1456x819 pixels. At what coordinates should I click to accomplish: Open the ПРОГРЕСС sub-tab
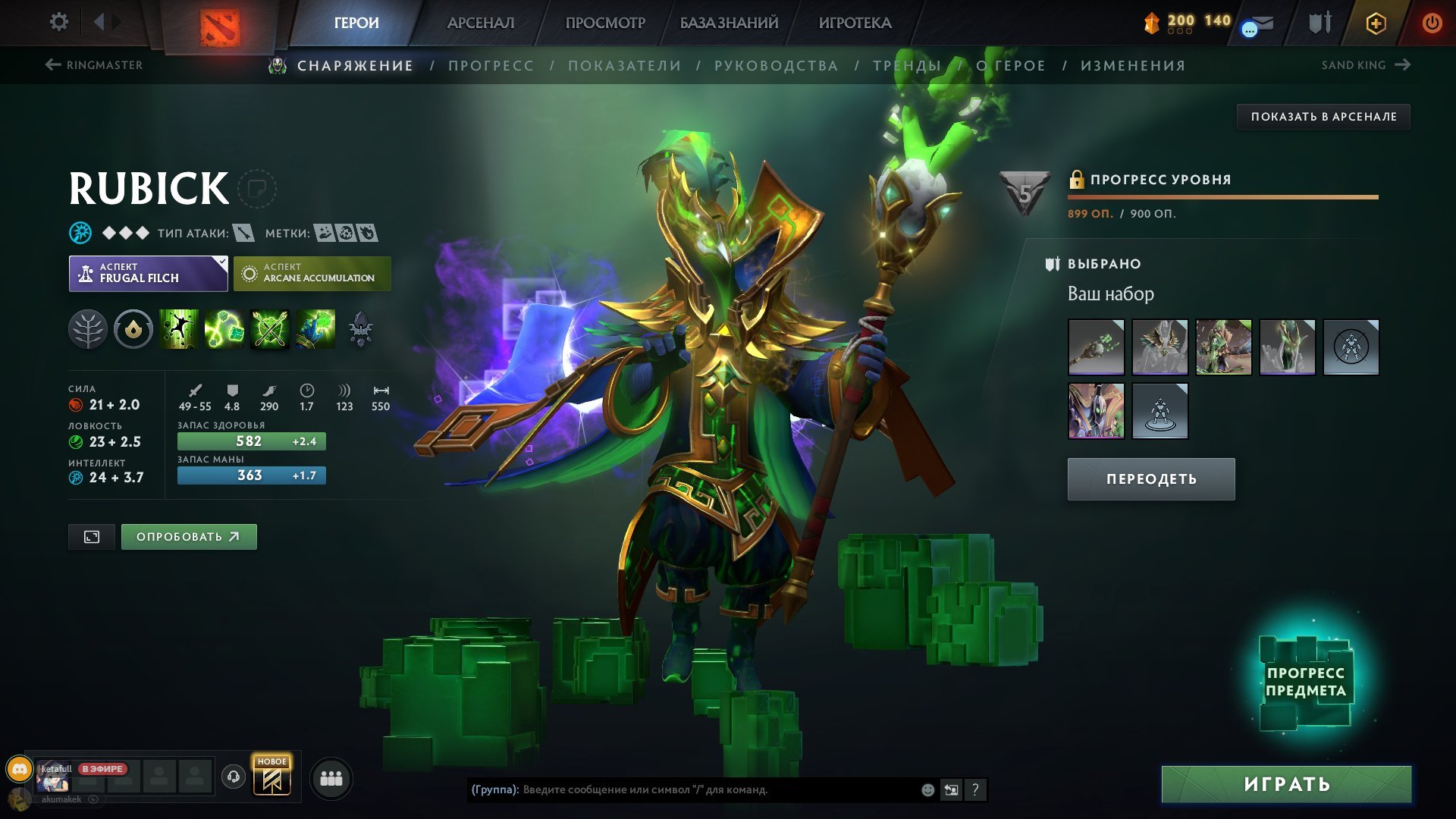point(490,66)
